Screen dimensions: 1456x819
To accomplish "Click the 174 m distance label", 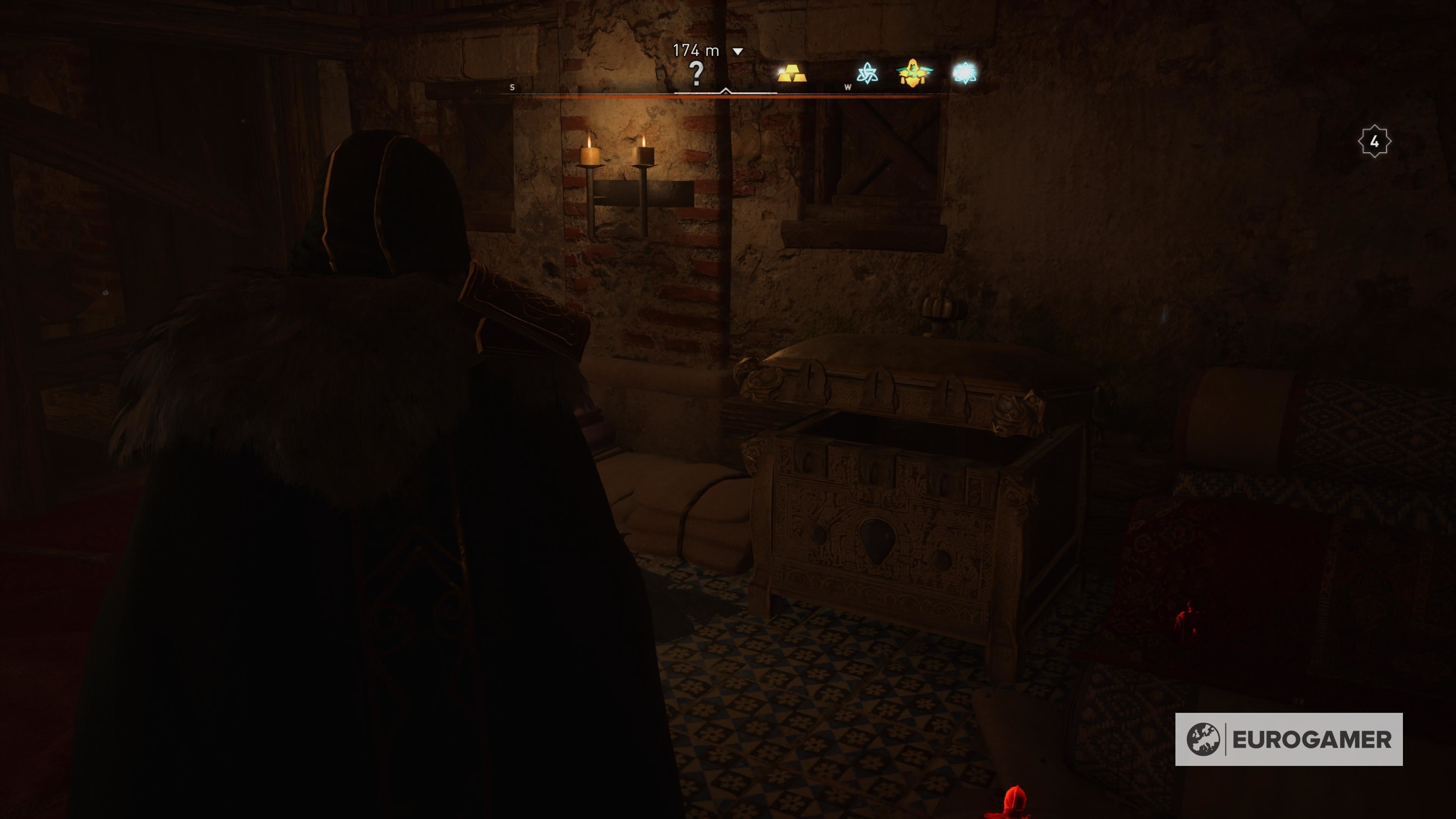I will pyautogui.click(x=697, y=50).
